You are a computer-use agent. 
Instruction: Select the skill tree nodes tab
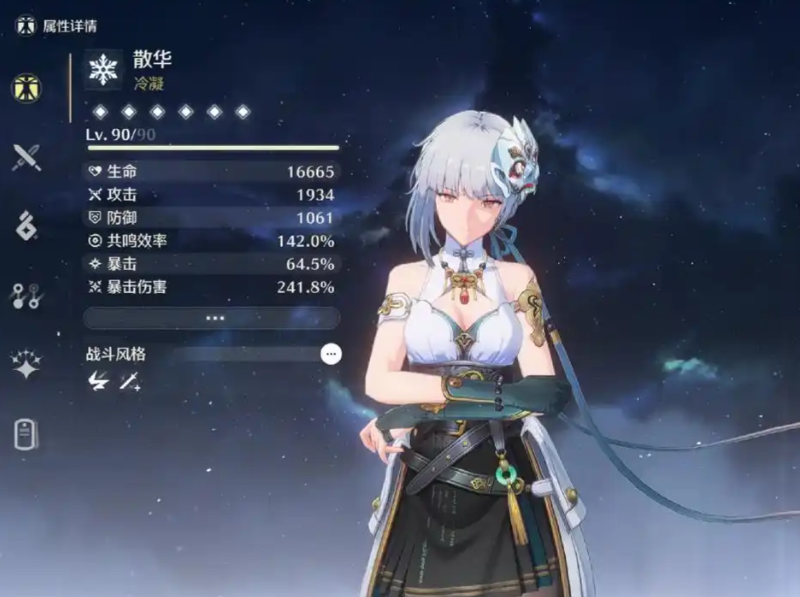(26, 296)
